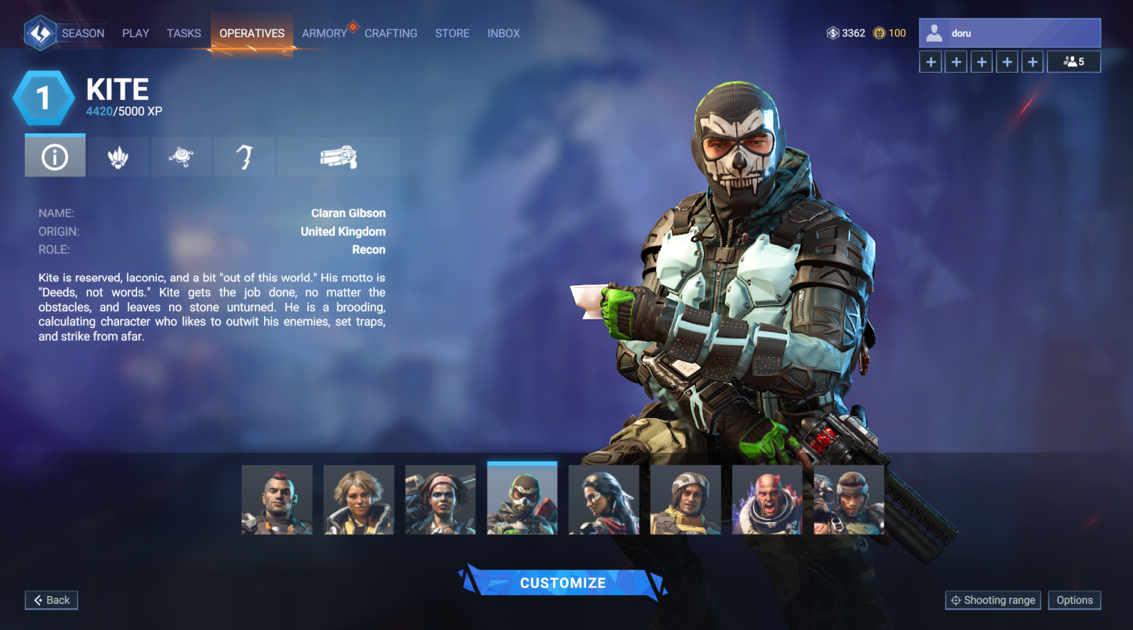The image size is (1133, 630).
Task: Open the Tasks page
Action: tap(184, 33)
